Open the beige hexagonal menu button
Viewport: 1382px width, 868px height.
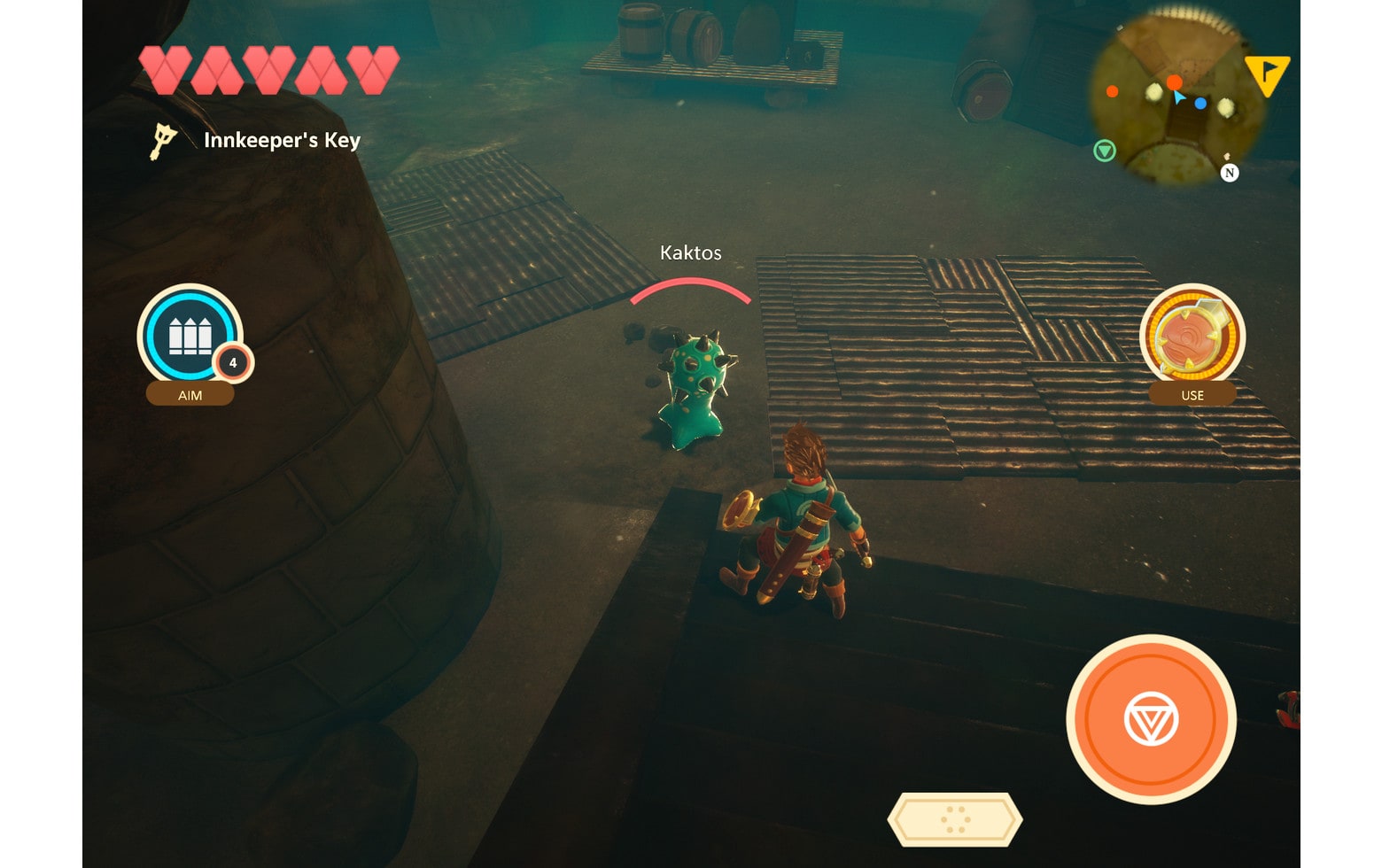[955, 819]
